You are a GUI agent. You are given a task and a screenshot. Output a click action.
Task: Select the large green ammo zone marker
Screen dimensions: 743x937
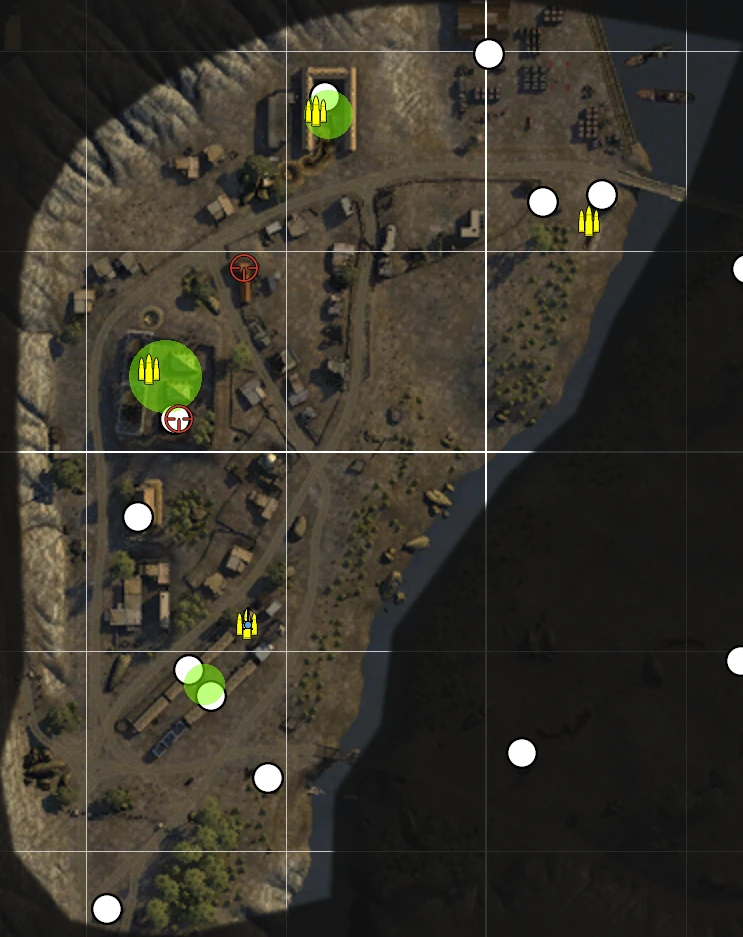tap(166, 375)
